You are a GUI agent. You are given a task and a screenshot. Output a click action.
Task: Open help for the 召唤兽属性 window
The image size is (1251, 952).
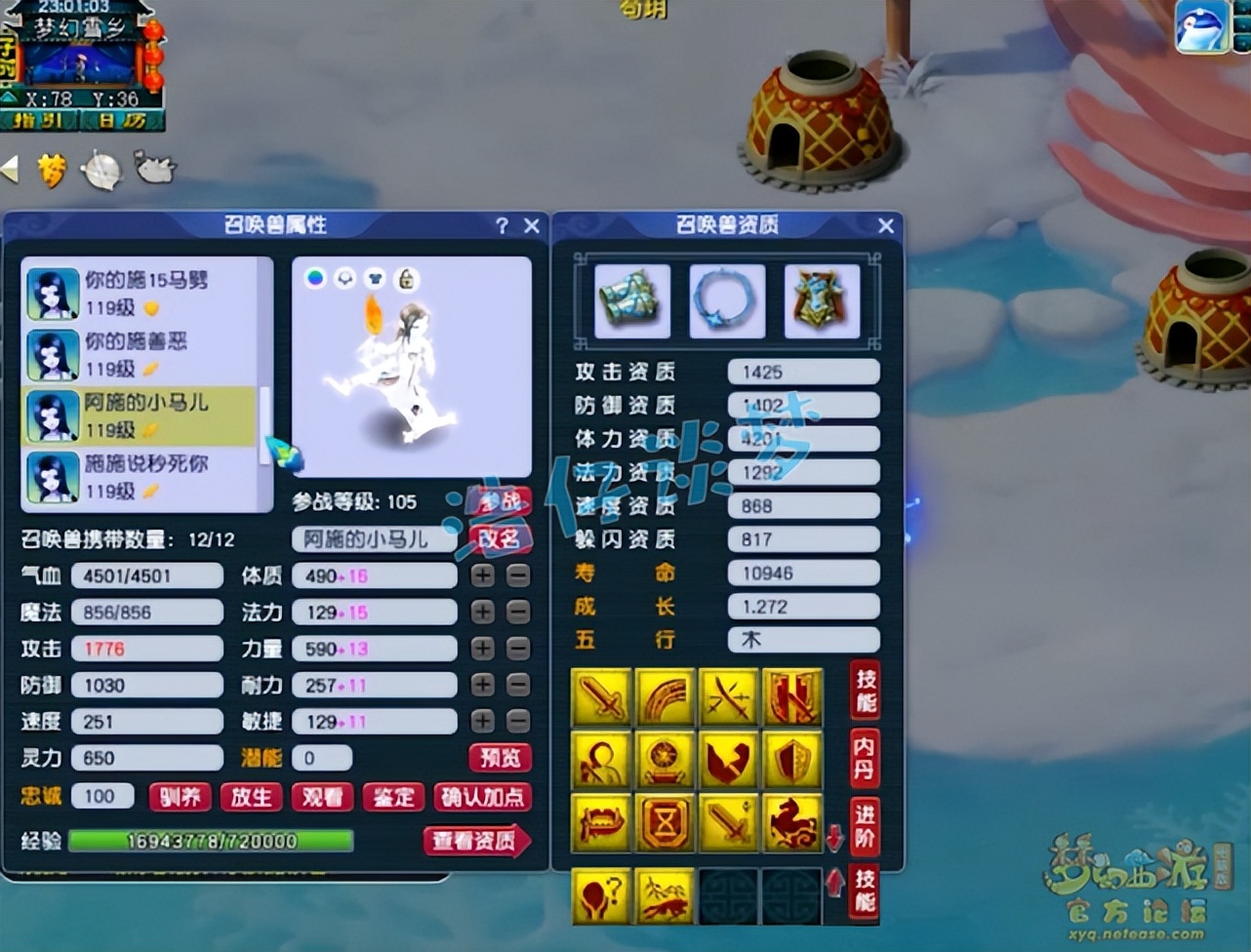tap(502, 226)
